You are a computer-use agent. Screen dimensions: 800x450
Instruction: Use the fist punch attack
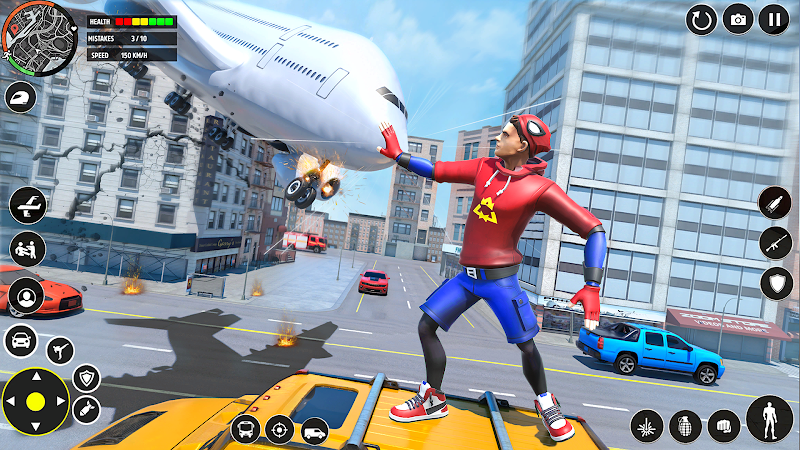[724, 425]
